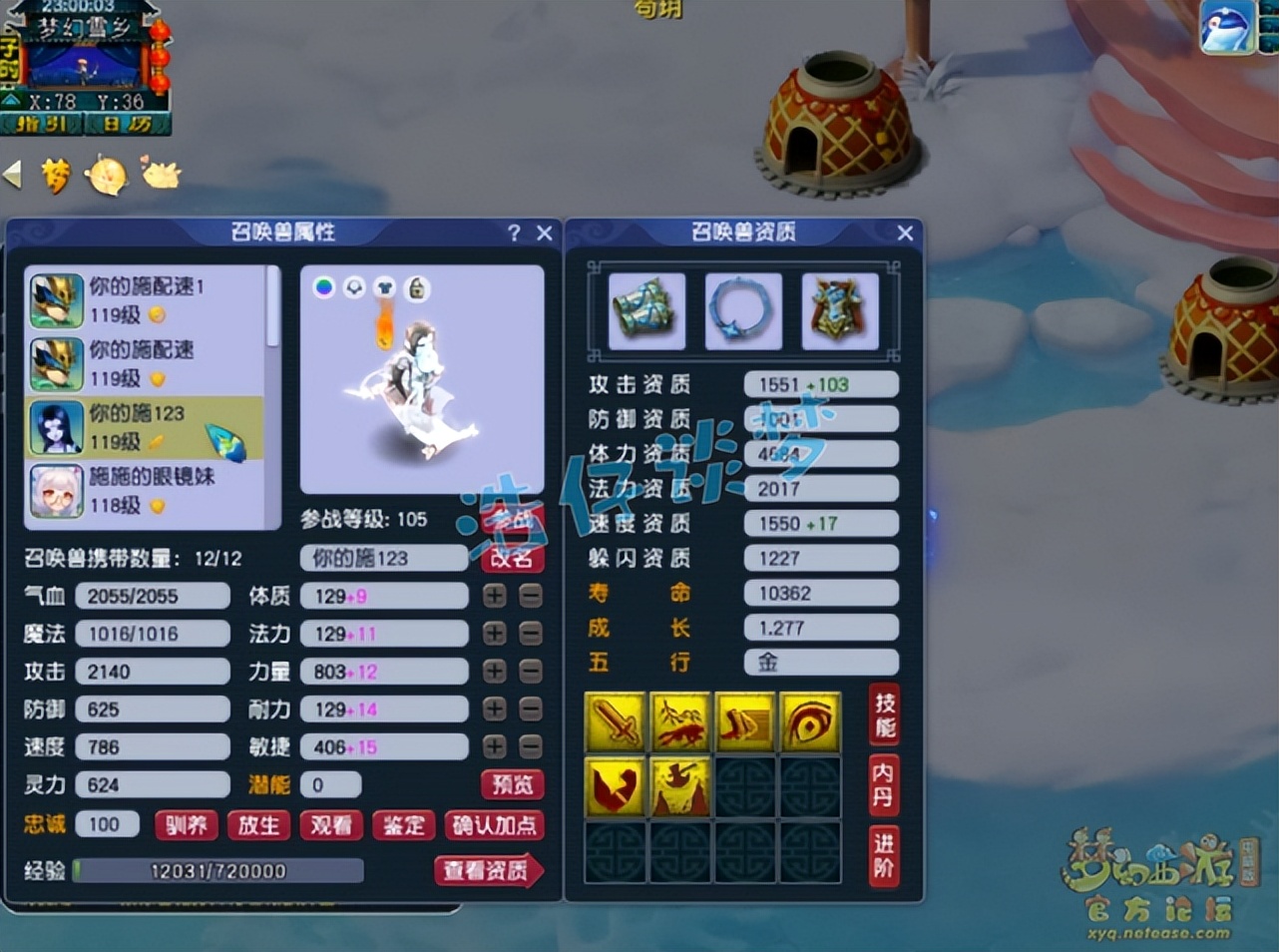Click the red claw skill icon in second row
The image size is (1279, 952).
click(616, 787)
